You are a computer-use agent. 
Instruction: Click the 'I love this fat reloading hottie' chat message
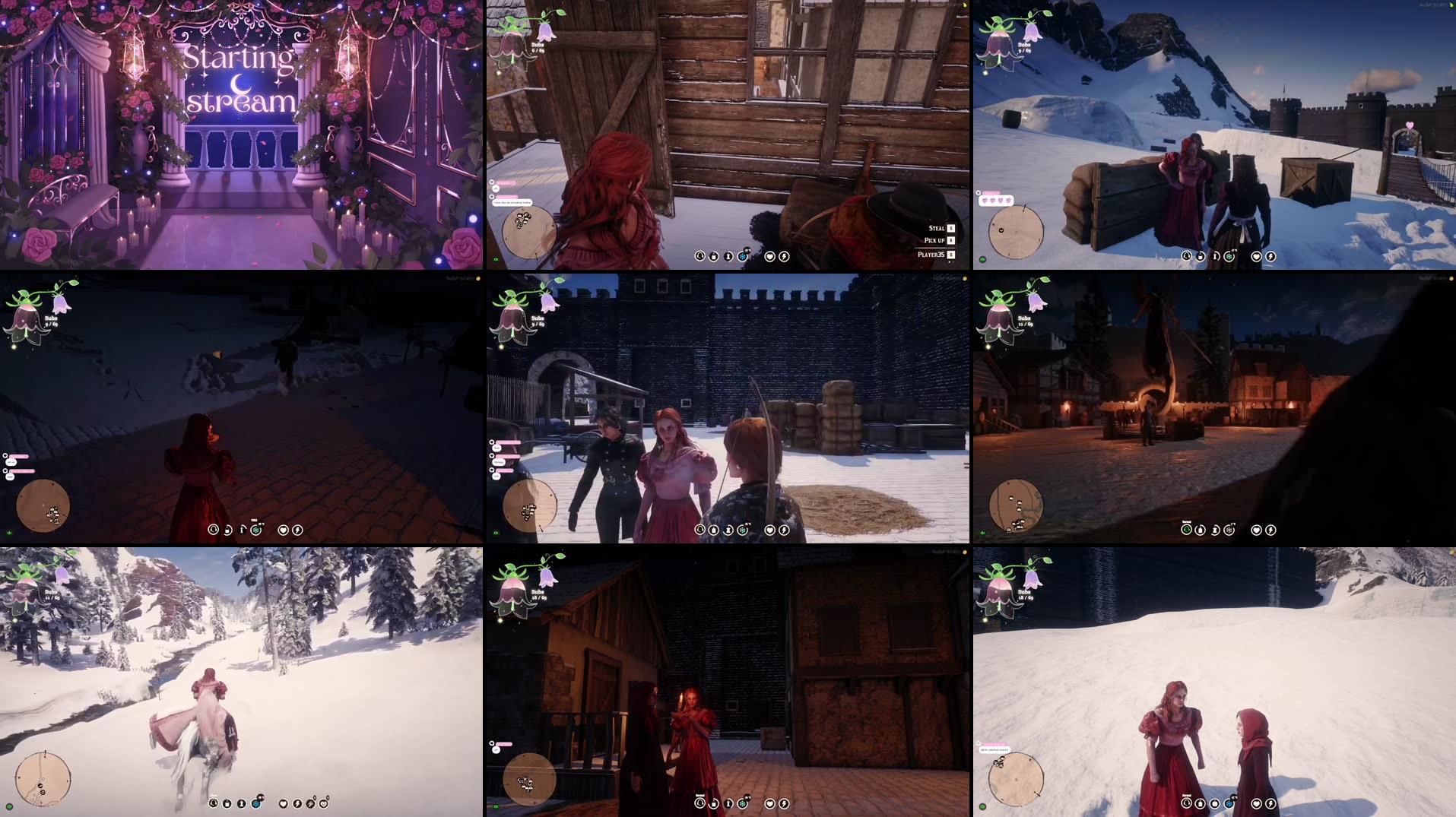tap(512, 203)
